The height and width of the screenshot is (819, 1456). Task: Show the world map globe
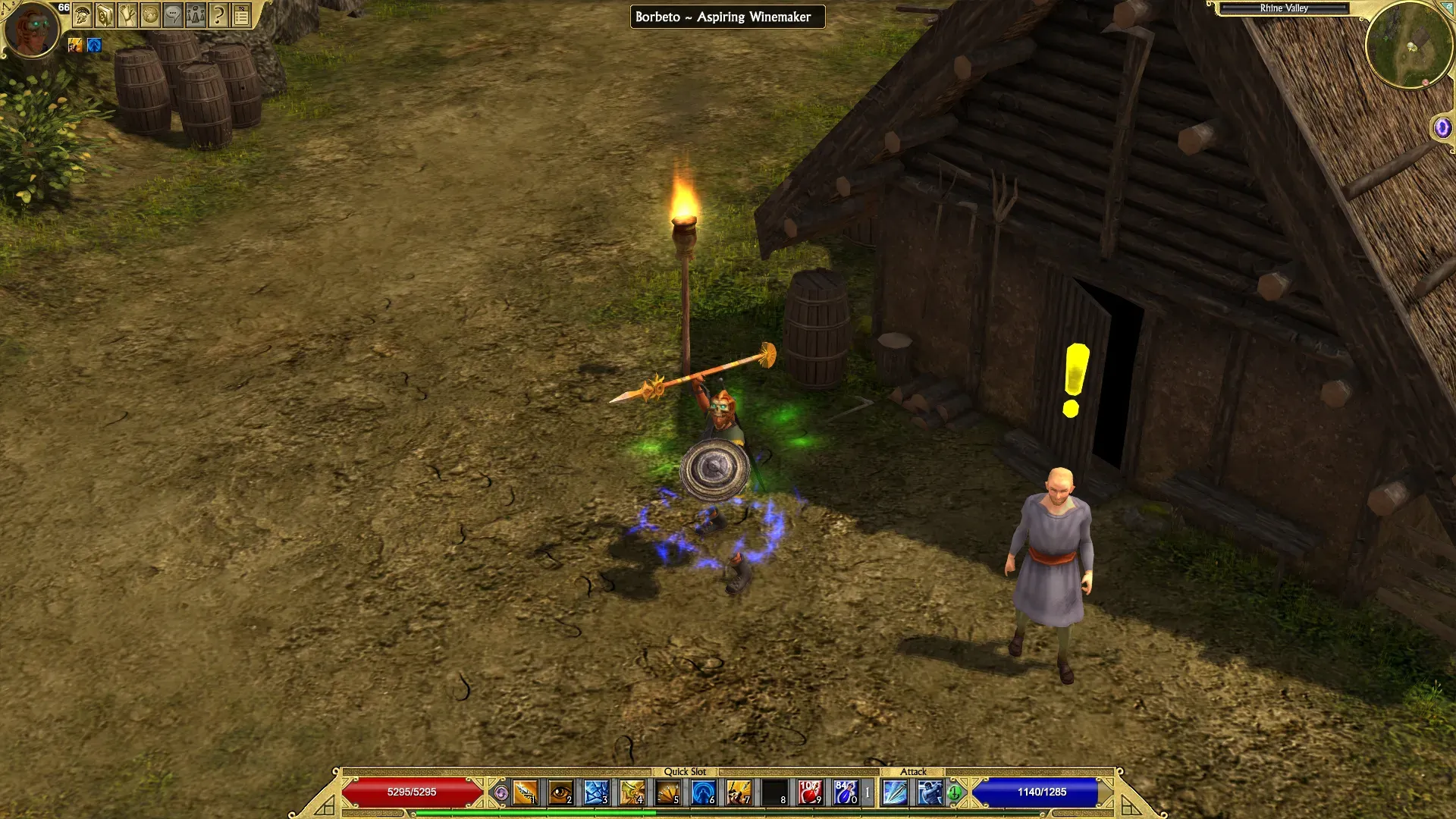[x=150, y=15]
